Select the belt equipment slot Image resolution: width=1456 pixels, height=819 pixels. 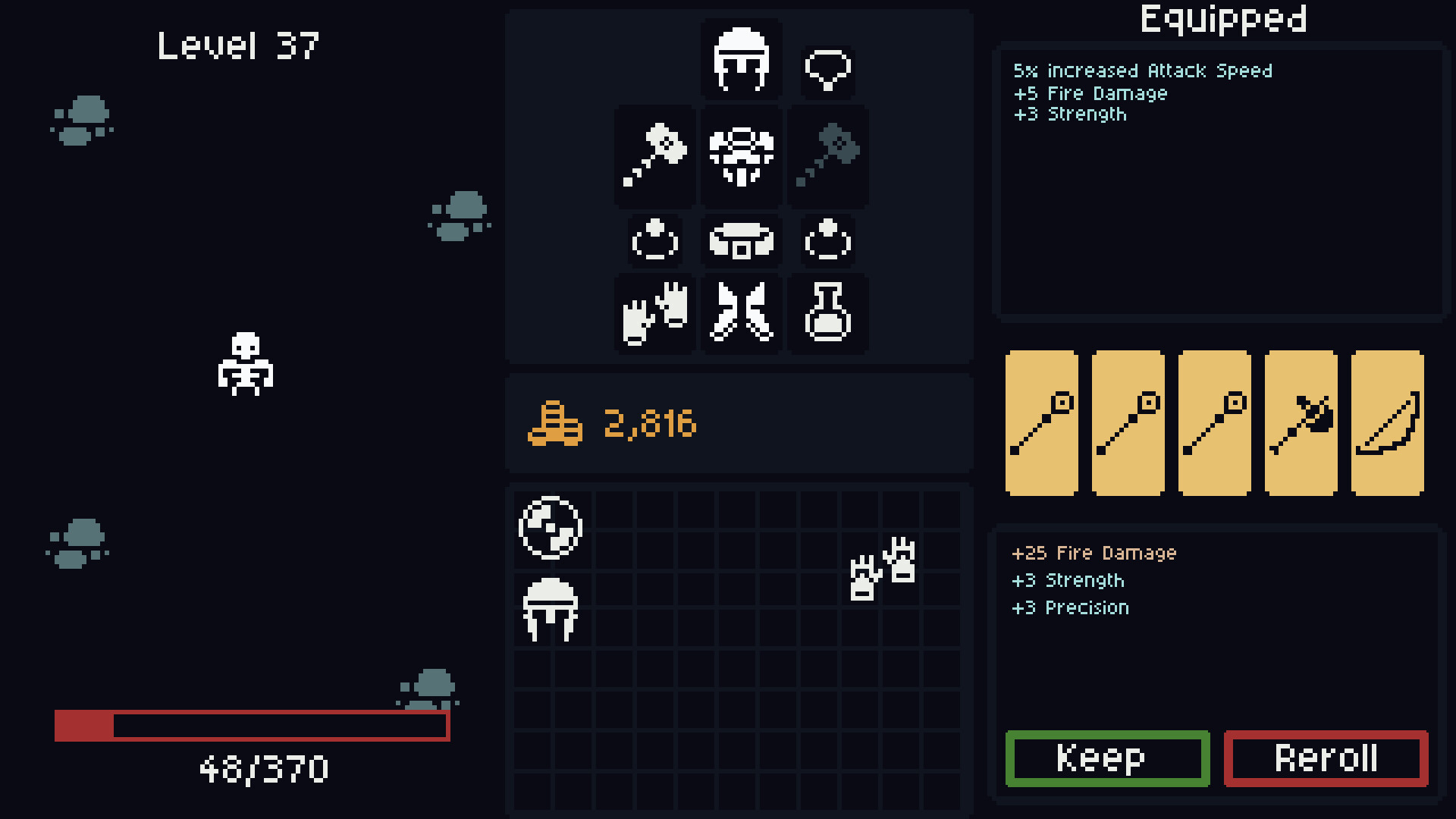click(740, 239)
